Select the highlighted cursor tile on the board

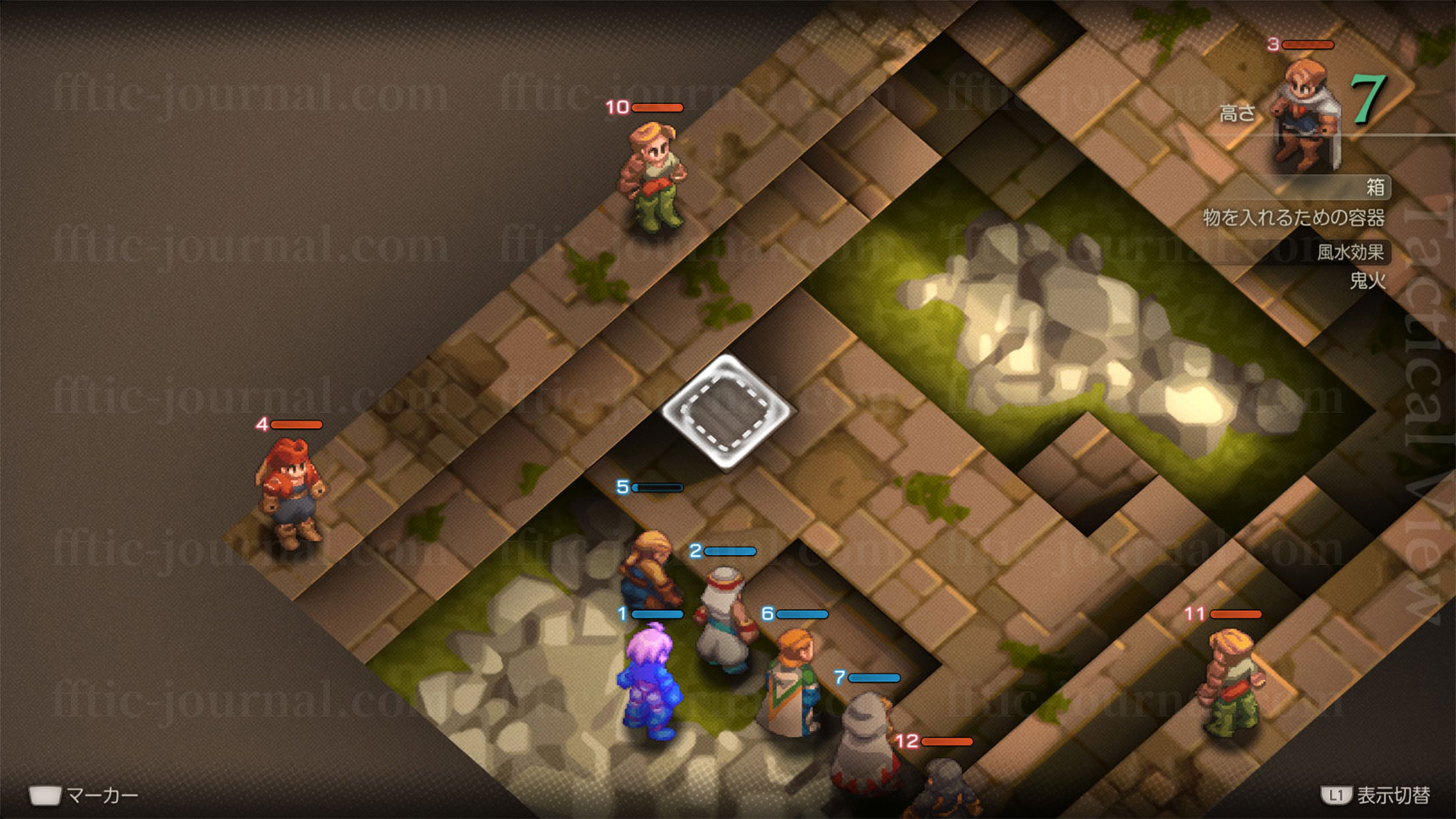[x=725, y=412]
